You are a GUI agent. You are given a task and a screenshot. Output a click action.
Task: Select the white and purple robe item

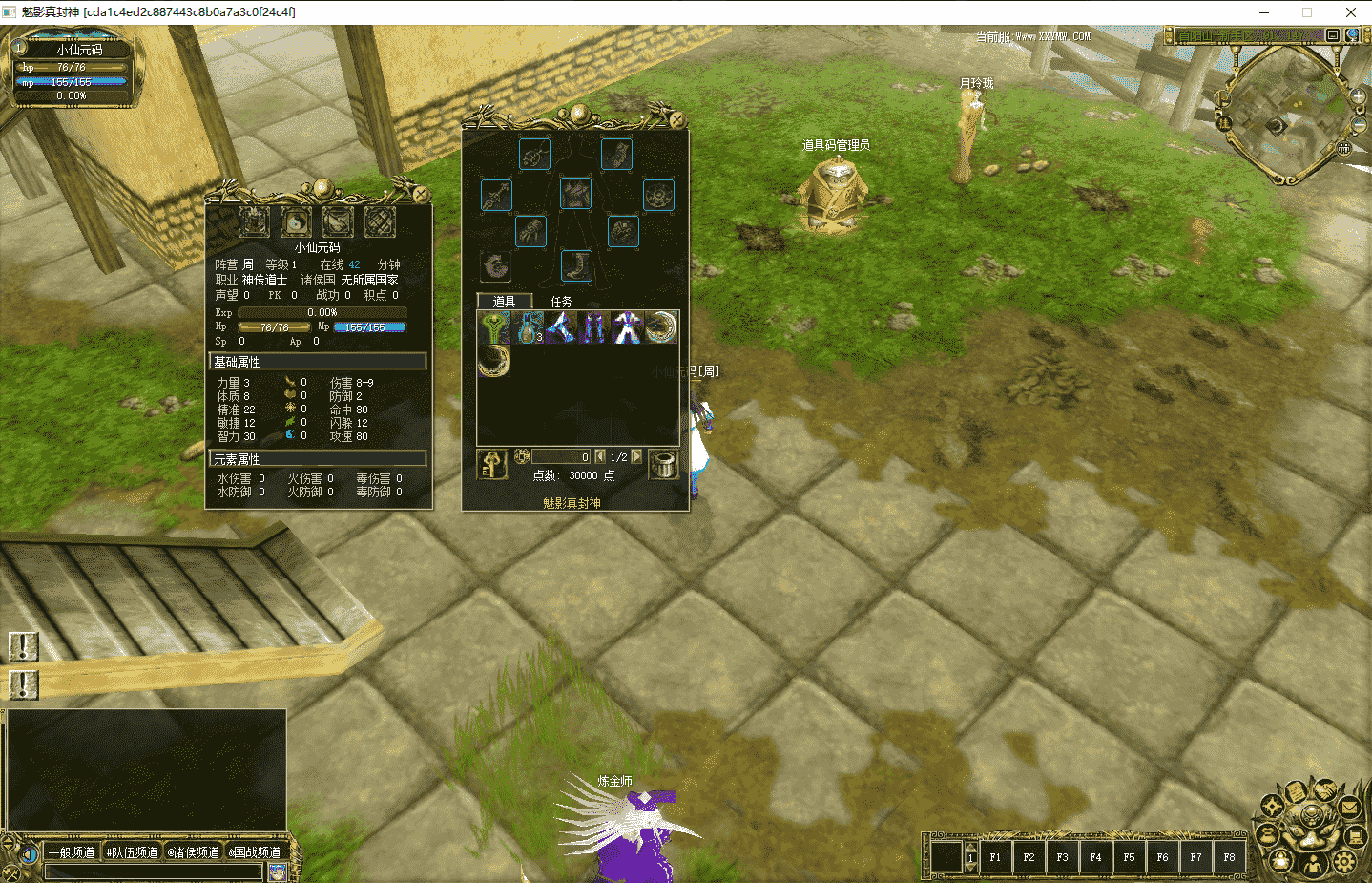pyautogui.click(x=627, y=327)
